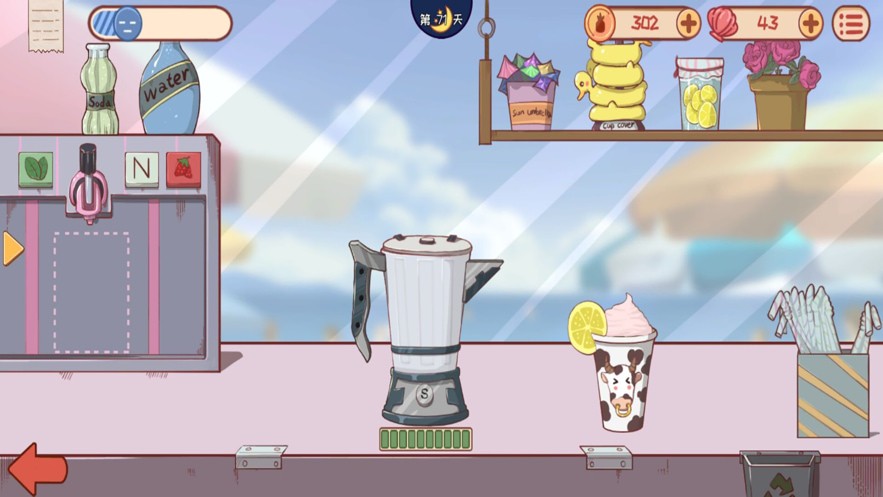Screen dimensions: 883x497
Task: Pick the Soda bottle
Action: pos(99,91)
